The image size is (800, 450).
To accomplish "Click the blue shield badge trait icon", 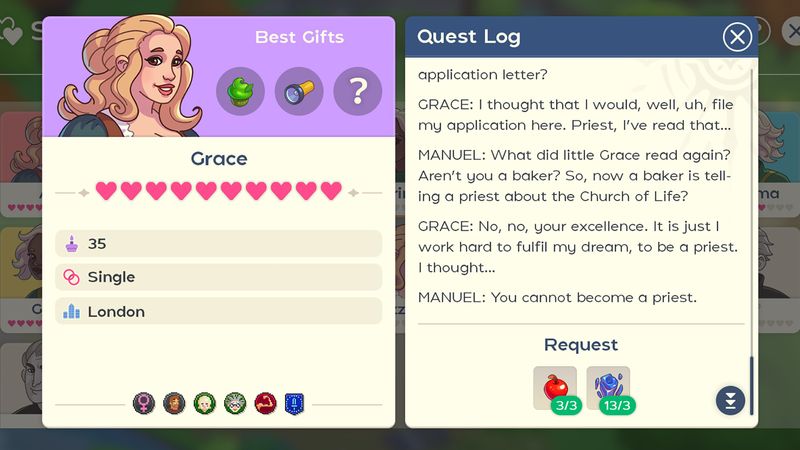I will pyautogui.click(x=294, y=403).
